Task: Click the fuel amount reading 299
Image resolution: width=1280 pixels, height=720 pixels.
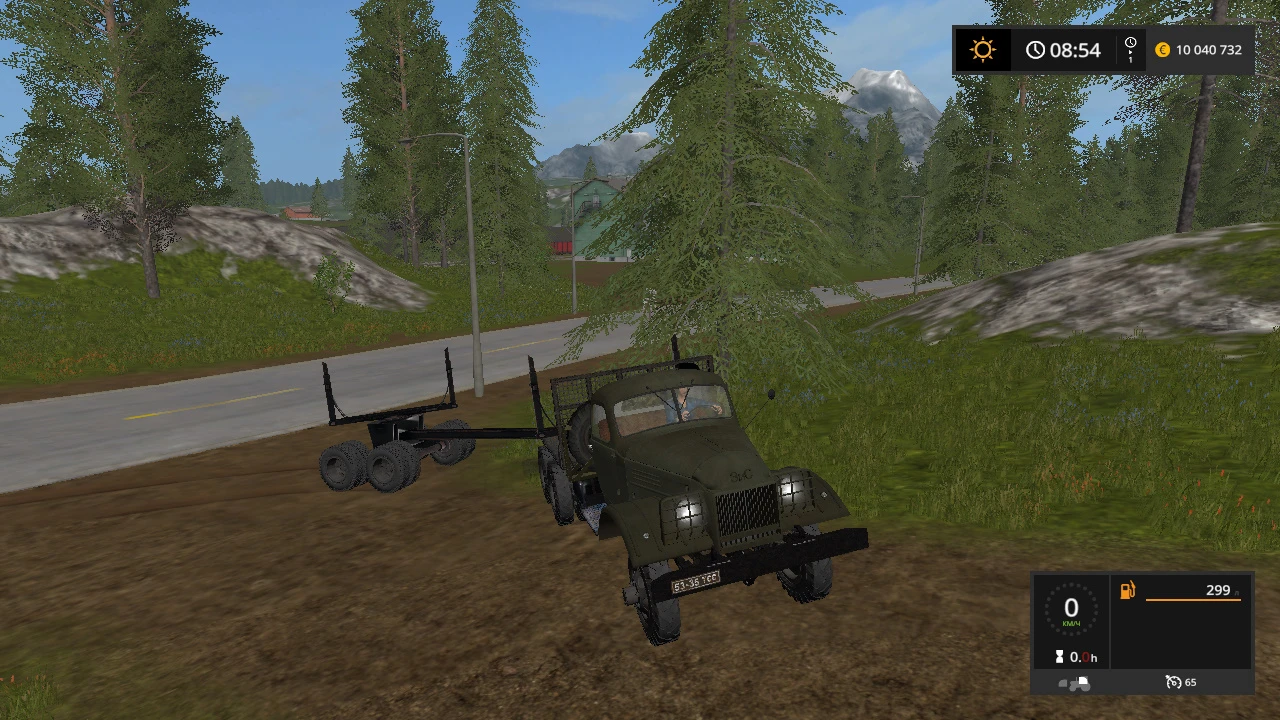Action: pos(1217,590)
